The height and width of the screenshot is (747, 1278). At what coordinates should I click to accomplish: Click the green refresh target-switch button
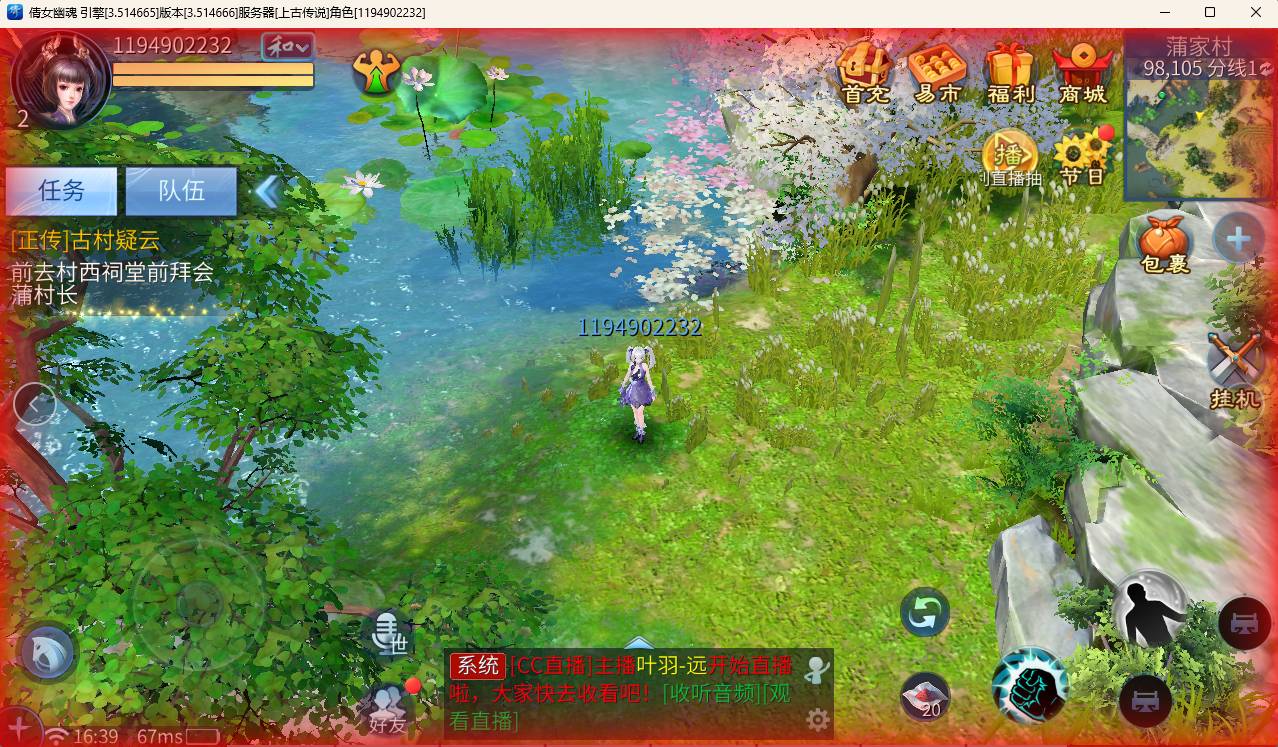tap(925, 613)
